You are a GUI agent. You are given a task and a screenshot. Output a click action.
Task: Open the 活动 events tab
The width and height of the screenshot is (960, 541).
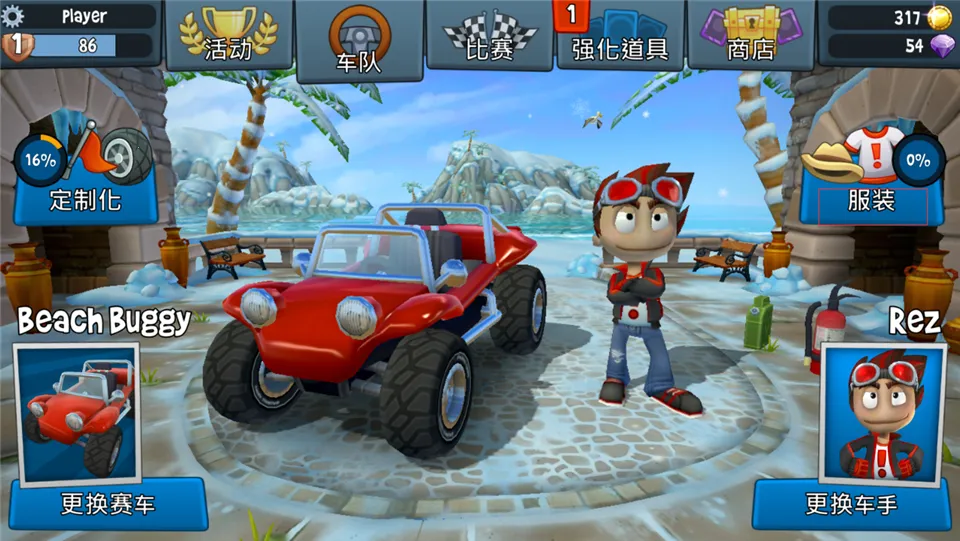pyautogui.click(x=228, y=35)
